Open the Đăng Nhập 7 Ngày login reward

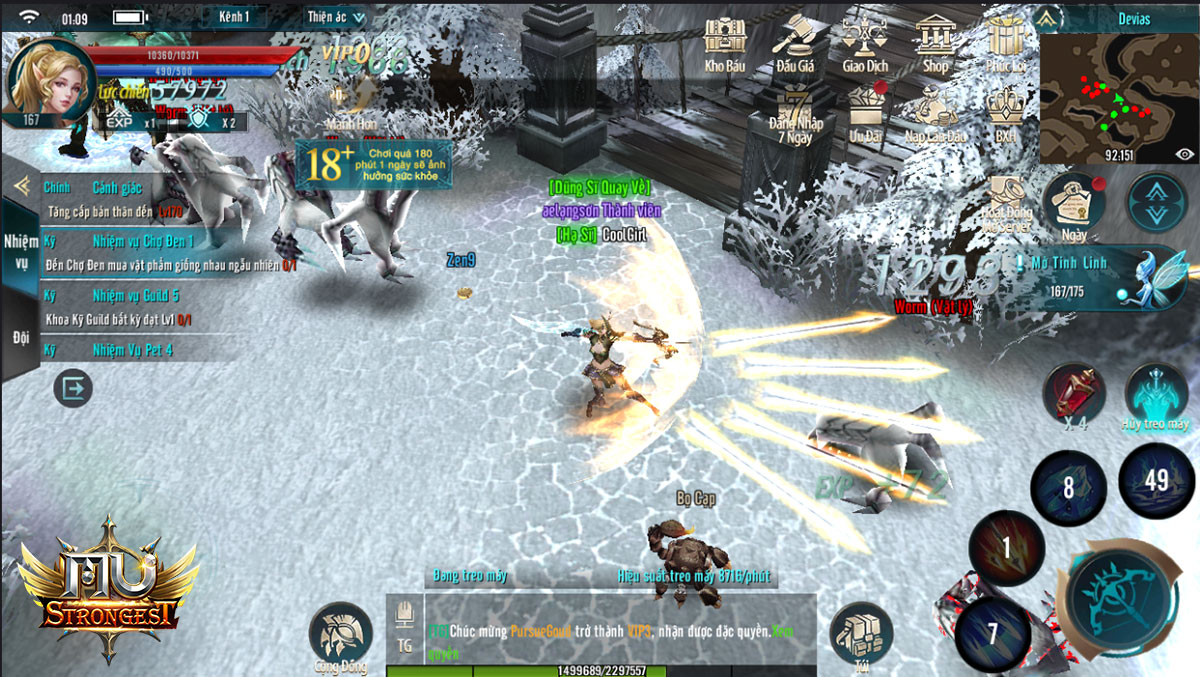[x=796, y=113]
